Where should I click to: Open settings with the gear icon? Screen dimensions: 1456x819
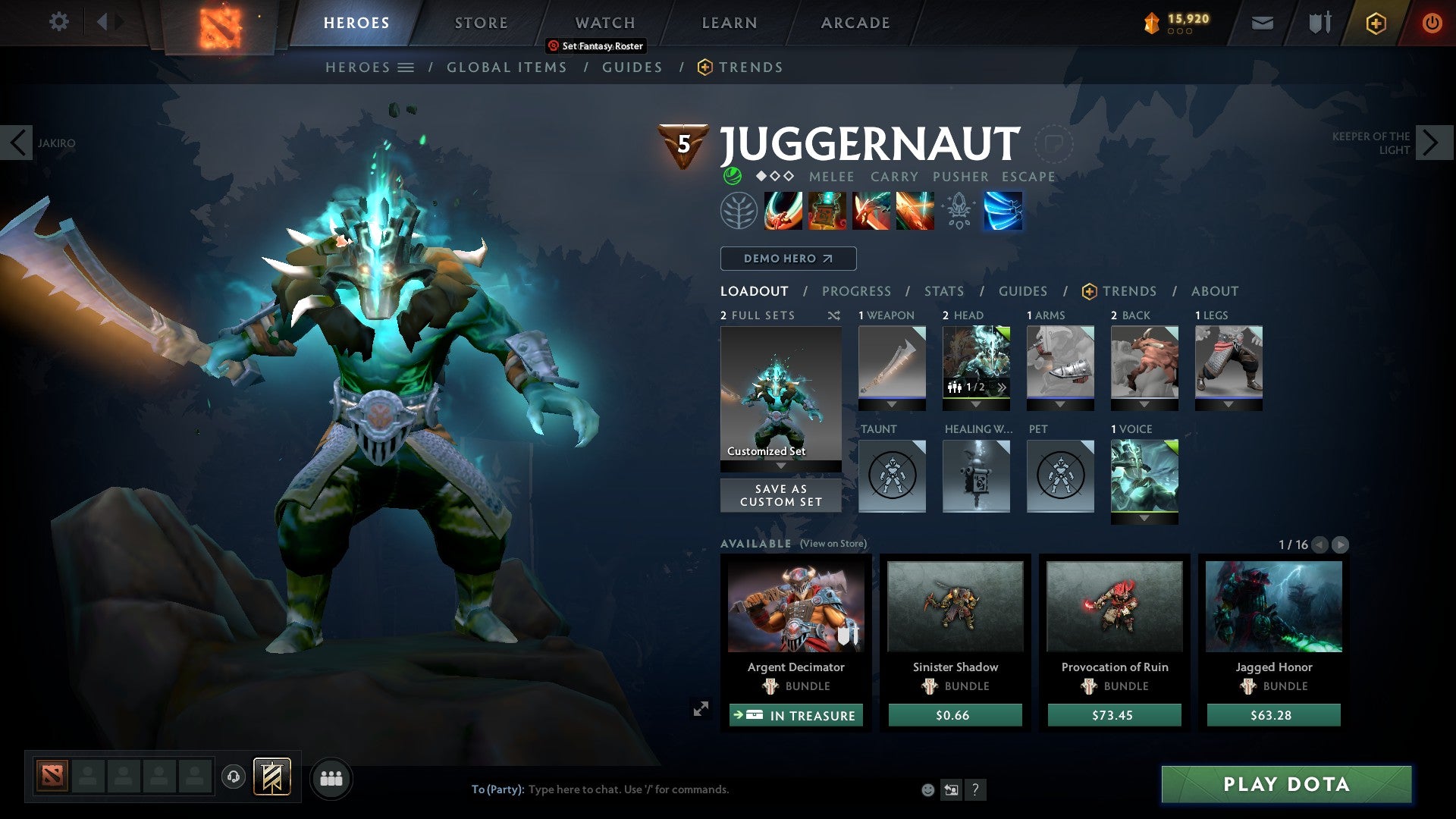pos(58,23)
